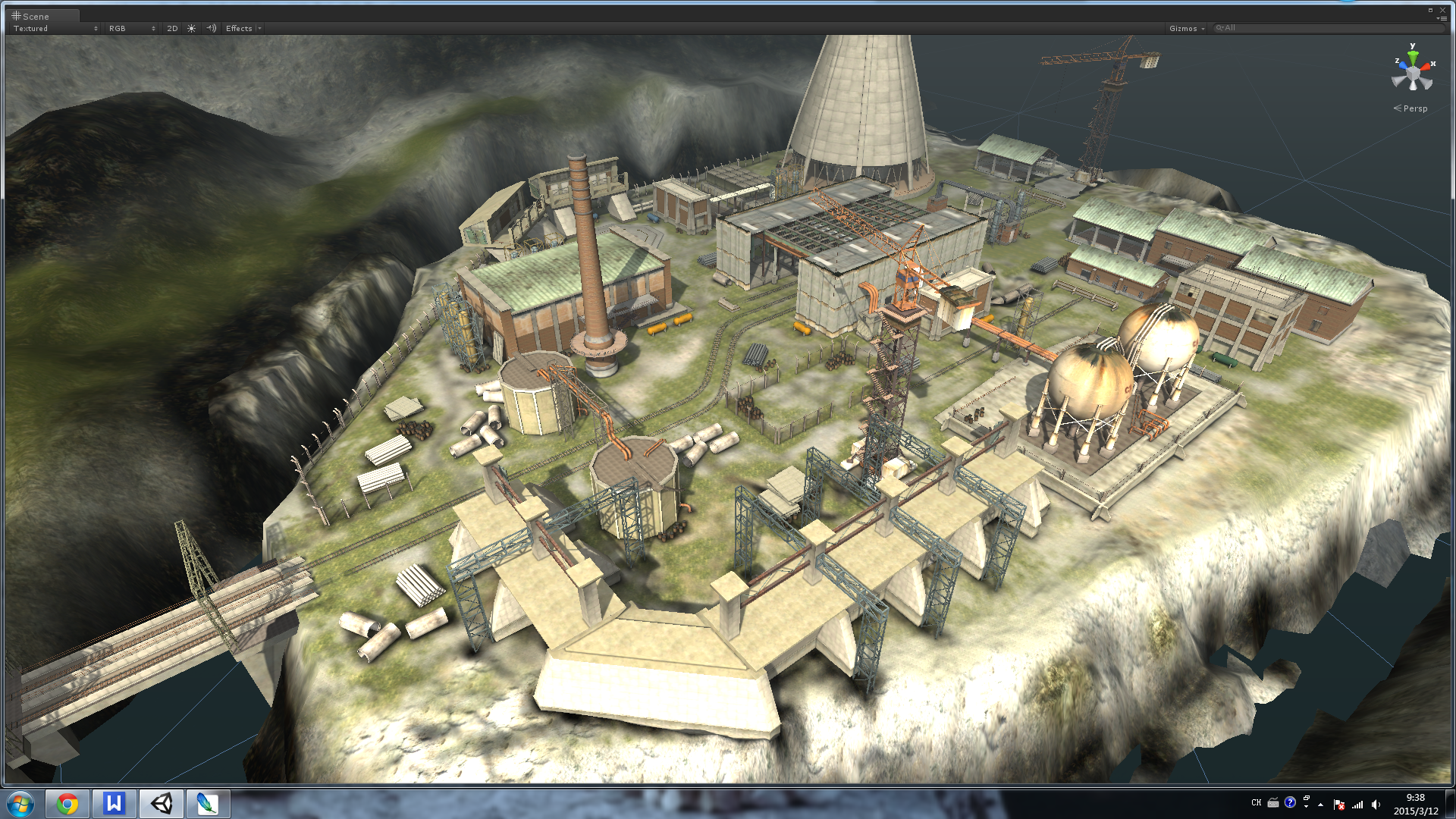Switch to Unity in the taskbar
This screenshot has height=819, width=1456.
(161, 804)
